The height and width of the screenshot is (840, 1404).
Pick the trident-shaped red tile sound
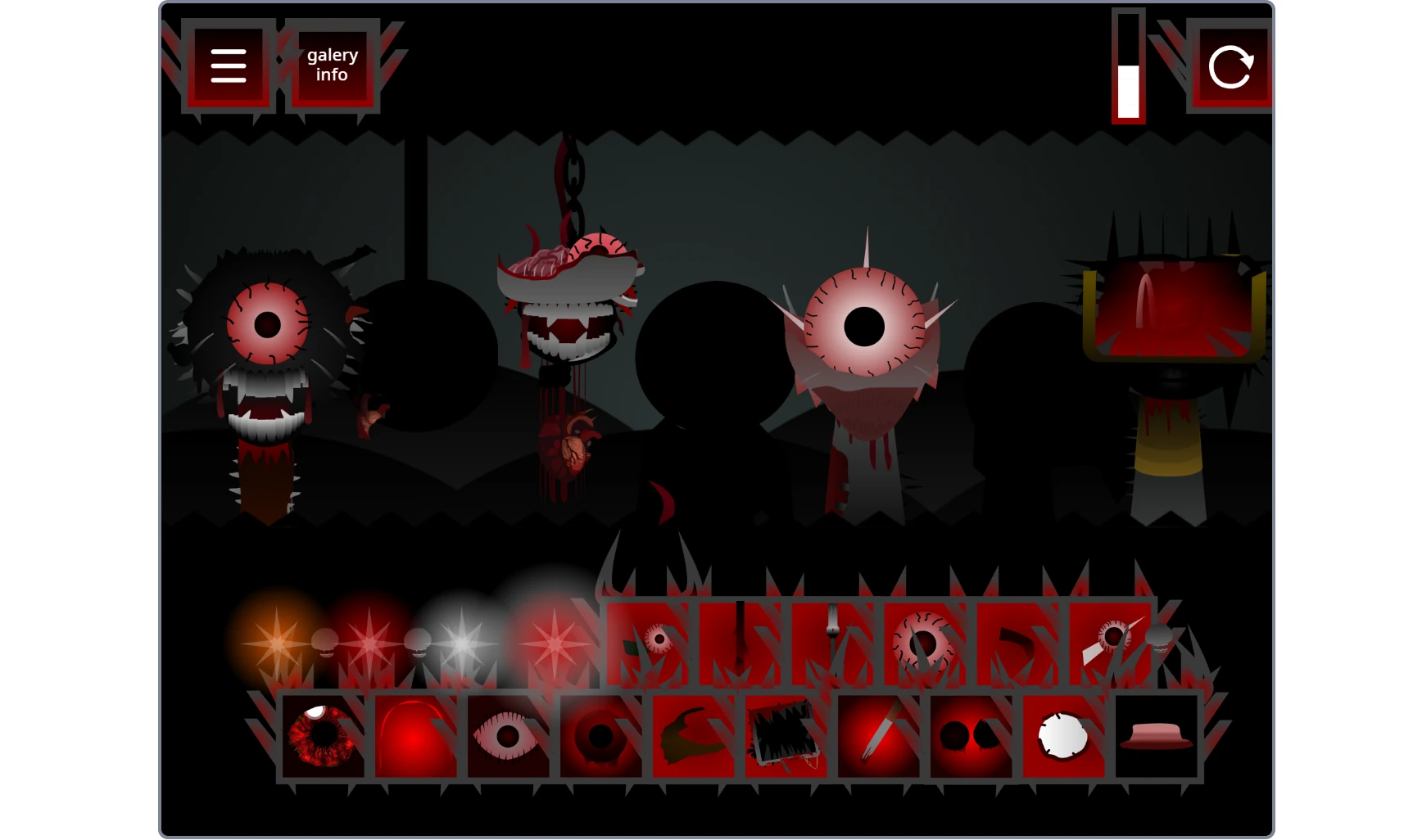836,639
